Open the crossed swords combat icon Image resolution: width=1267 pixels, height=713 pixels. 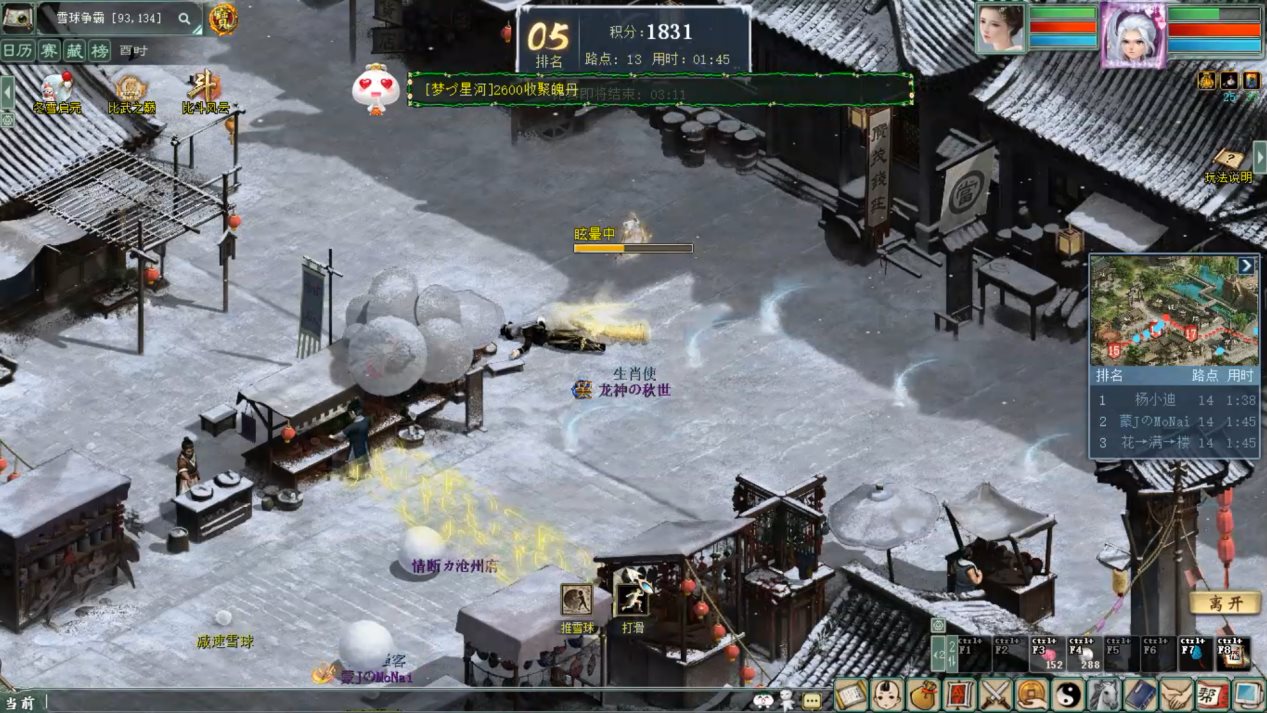[995, 694]
